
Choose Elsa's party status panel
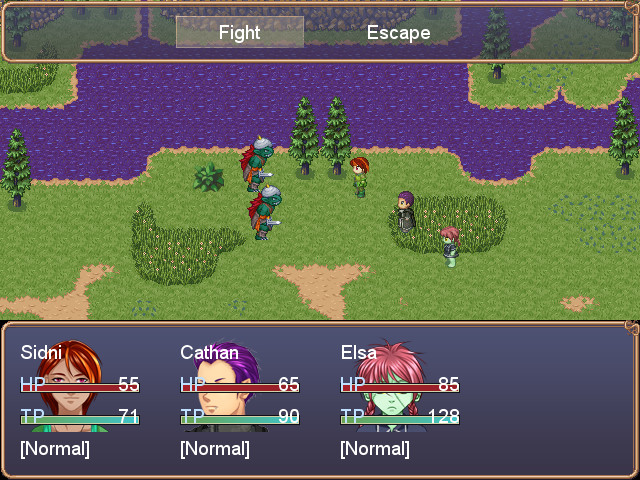pyautogui.click(x=400, y=400)
